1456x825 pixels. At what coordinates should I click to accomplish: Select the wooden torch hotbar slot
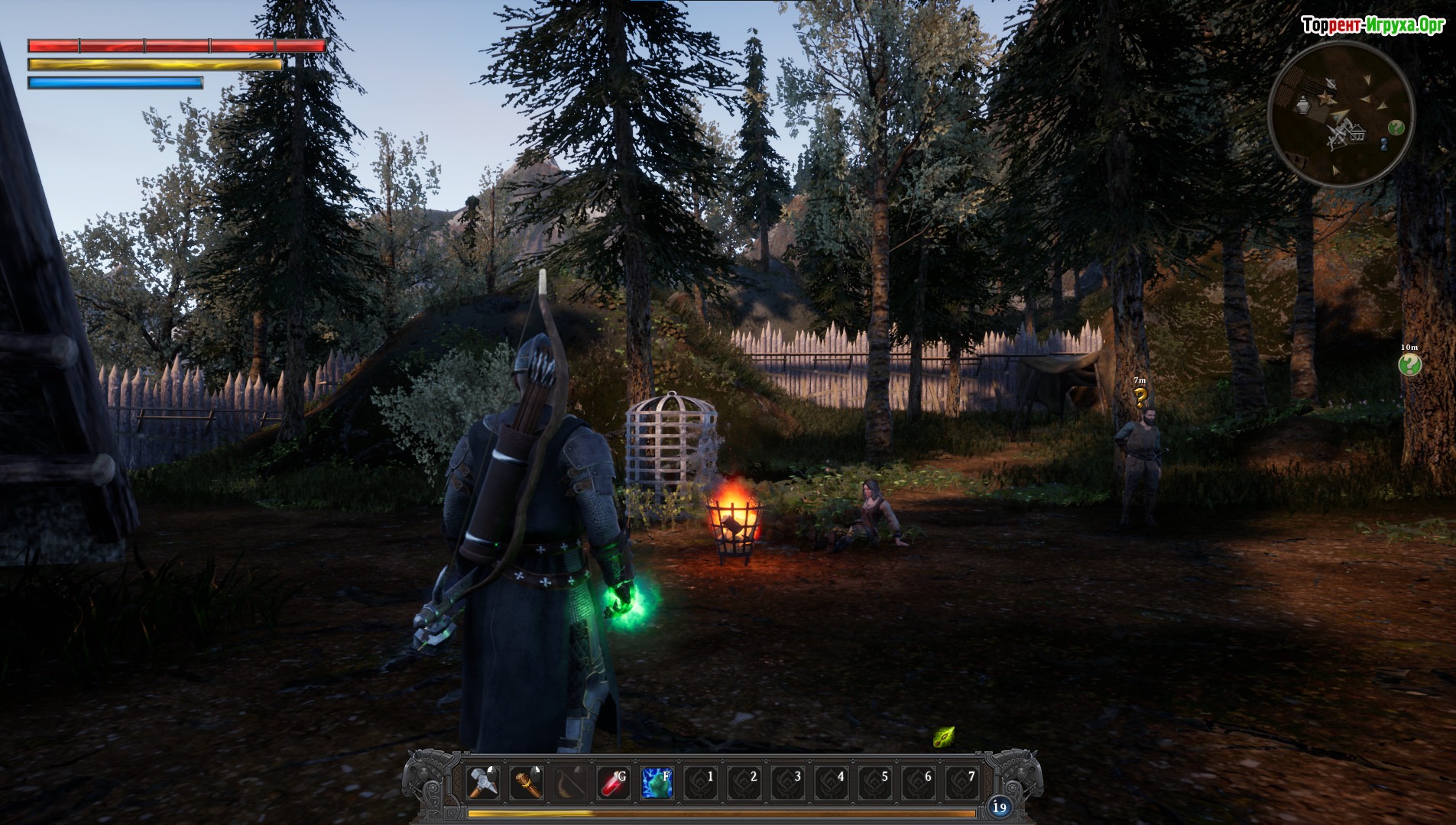(527, 783)
